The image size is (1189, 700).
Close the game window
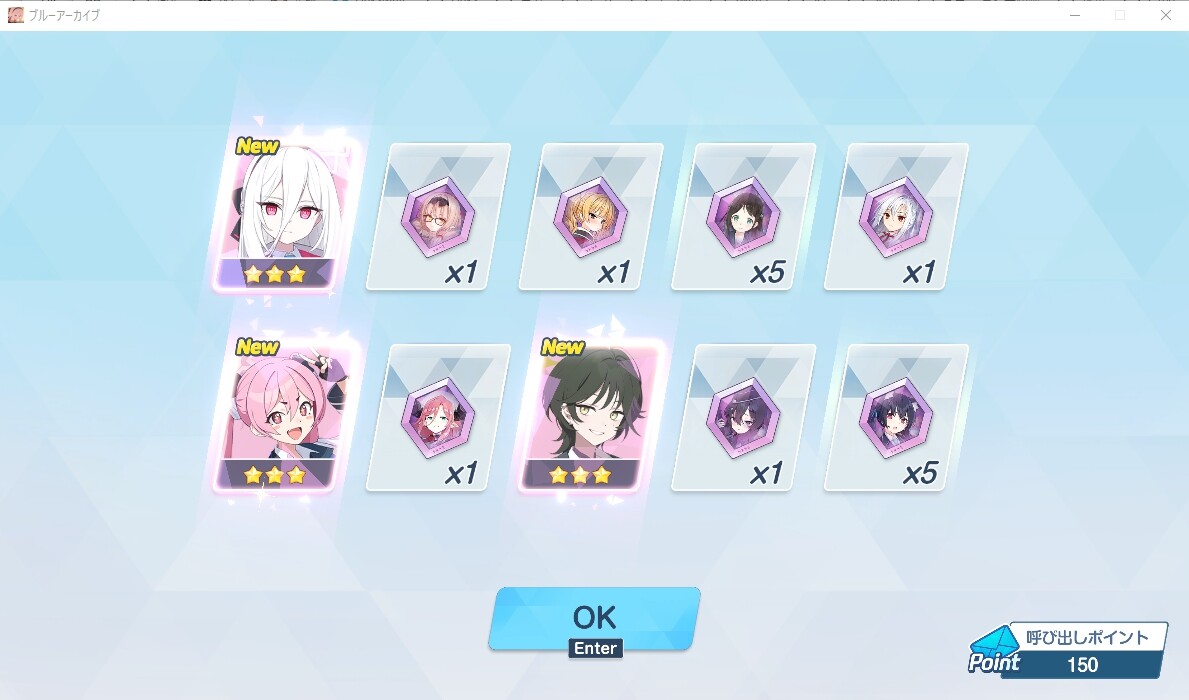(x=1165, y=15)
